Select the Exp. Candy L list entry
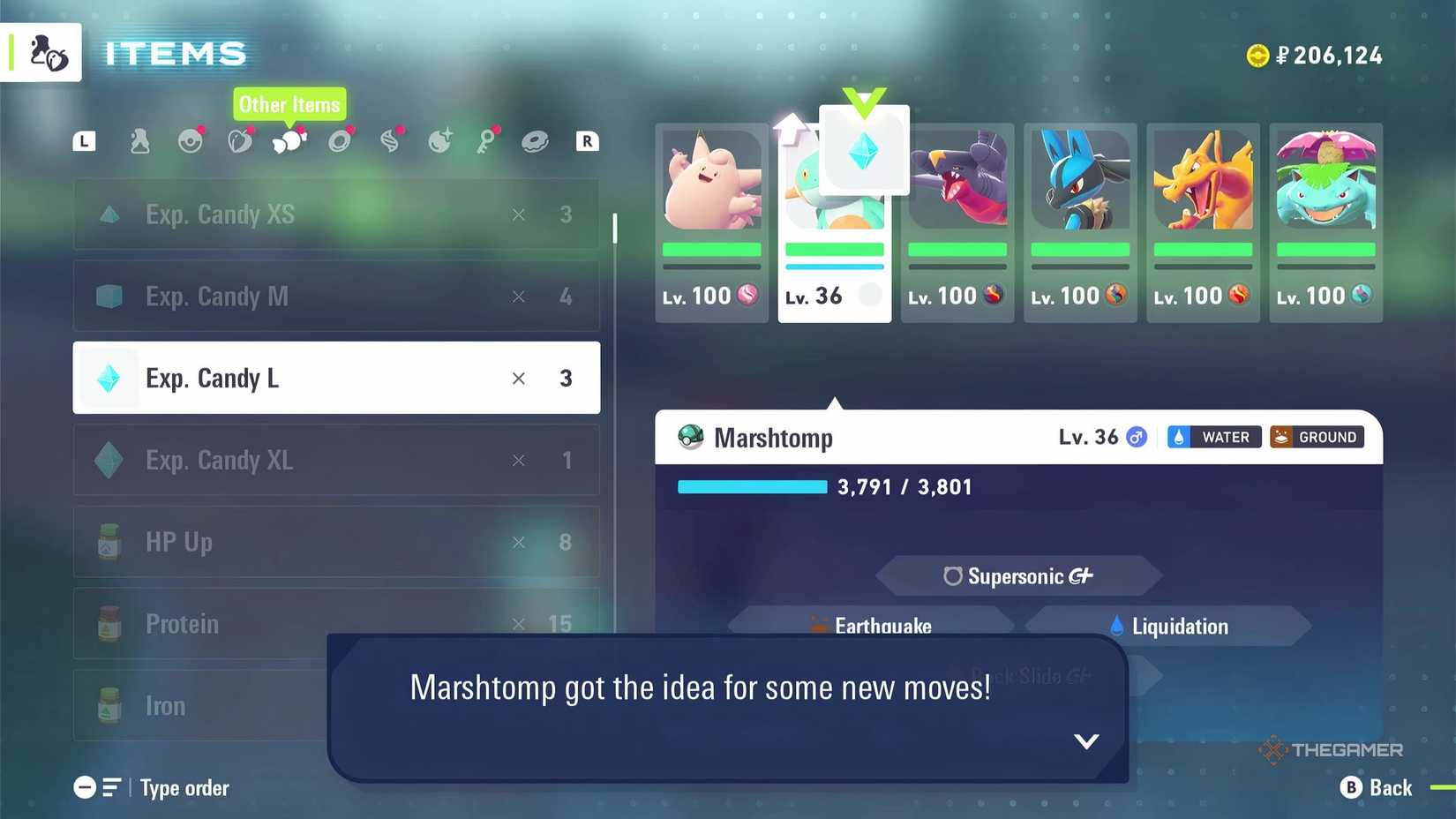 (x=335, y=378)
